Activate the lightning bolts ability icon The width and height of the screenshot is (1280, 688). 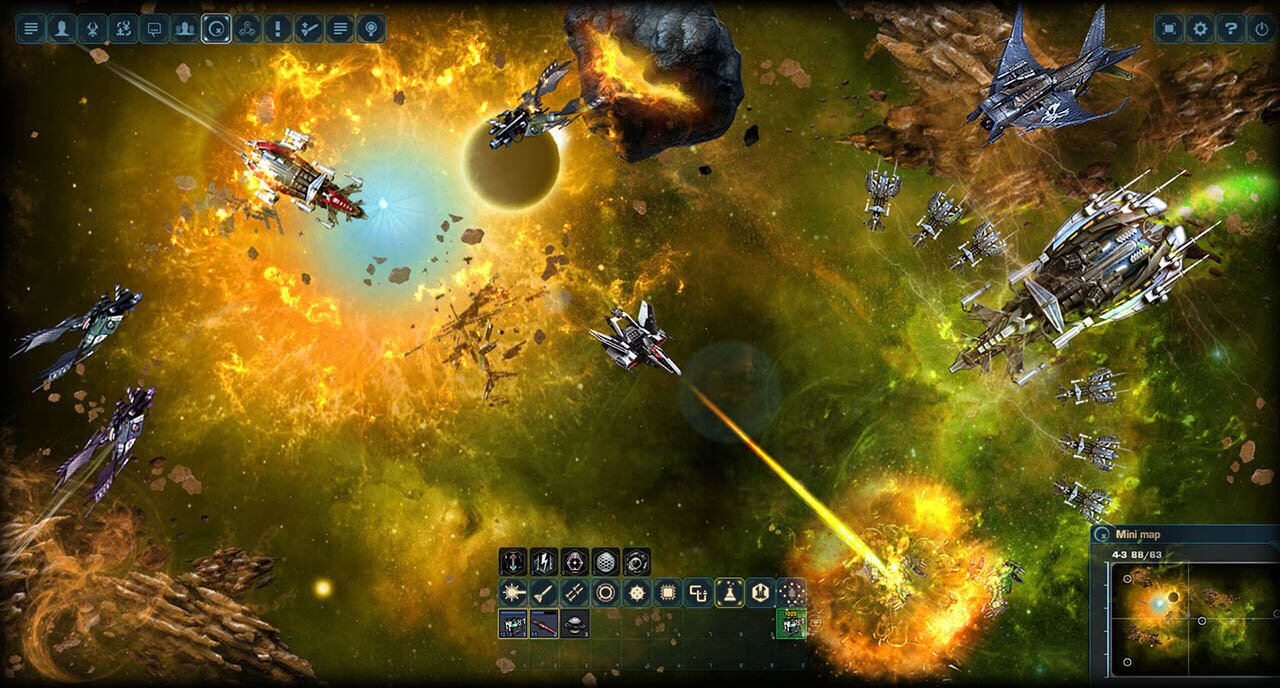544,562
